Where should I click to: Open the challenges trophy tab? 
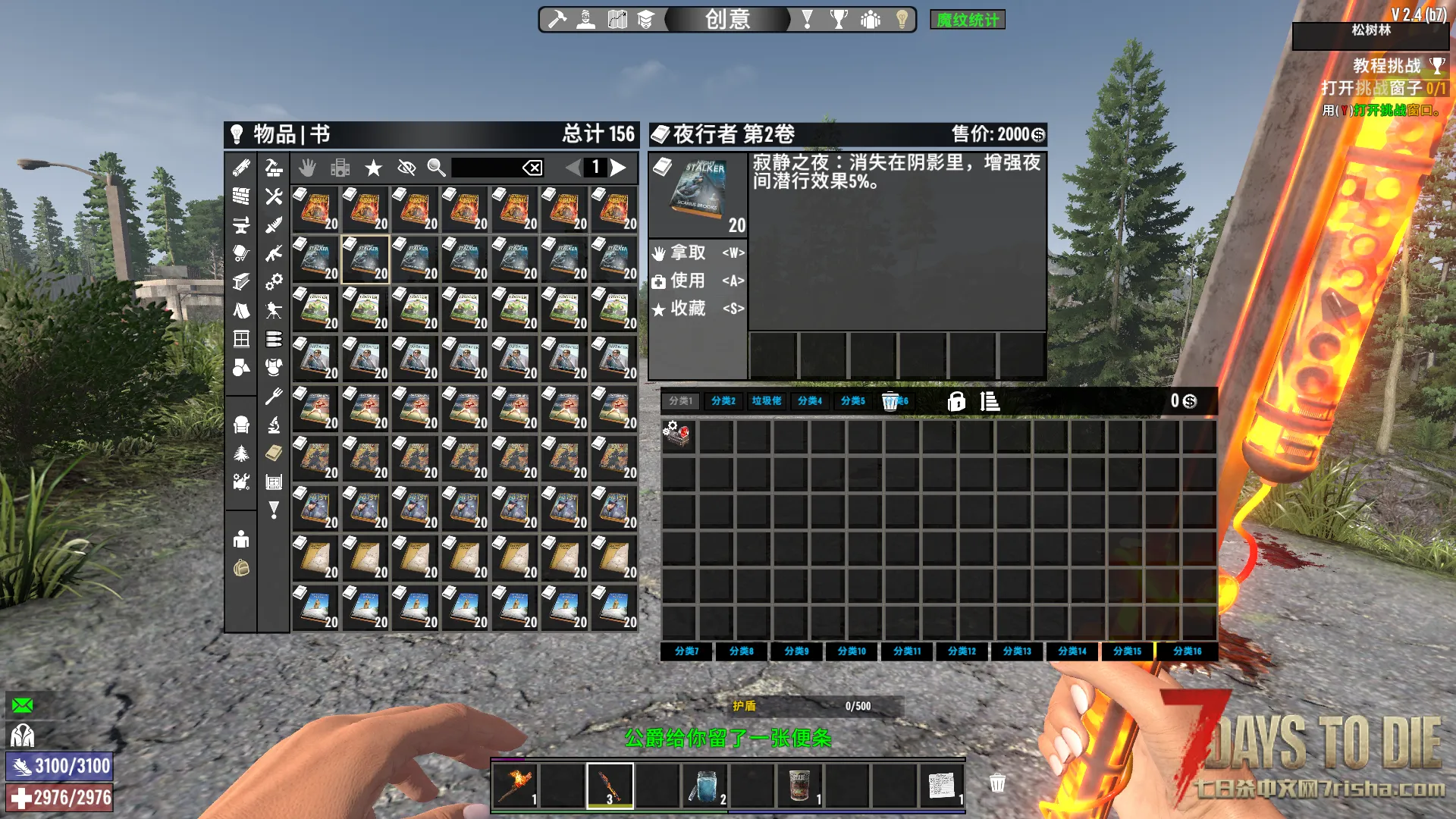coord(839,19)
